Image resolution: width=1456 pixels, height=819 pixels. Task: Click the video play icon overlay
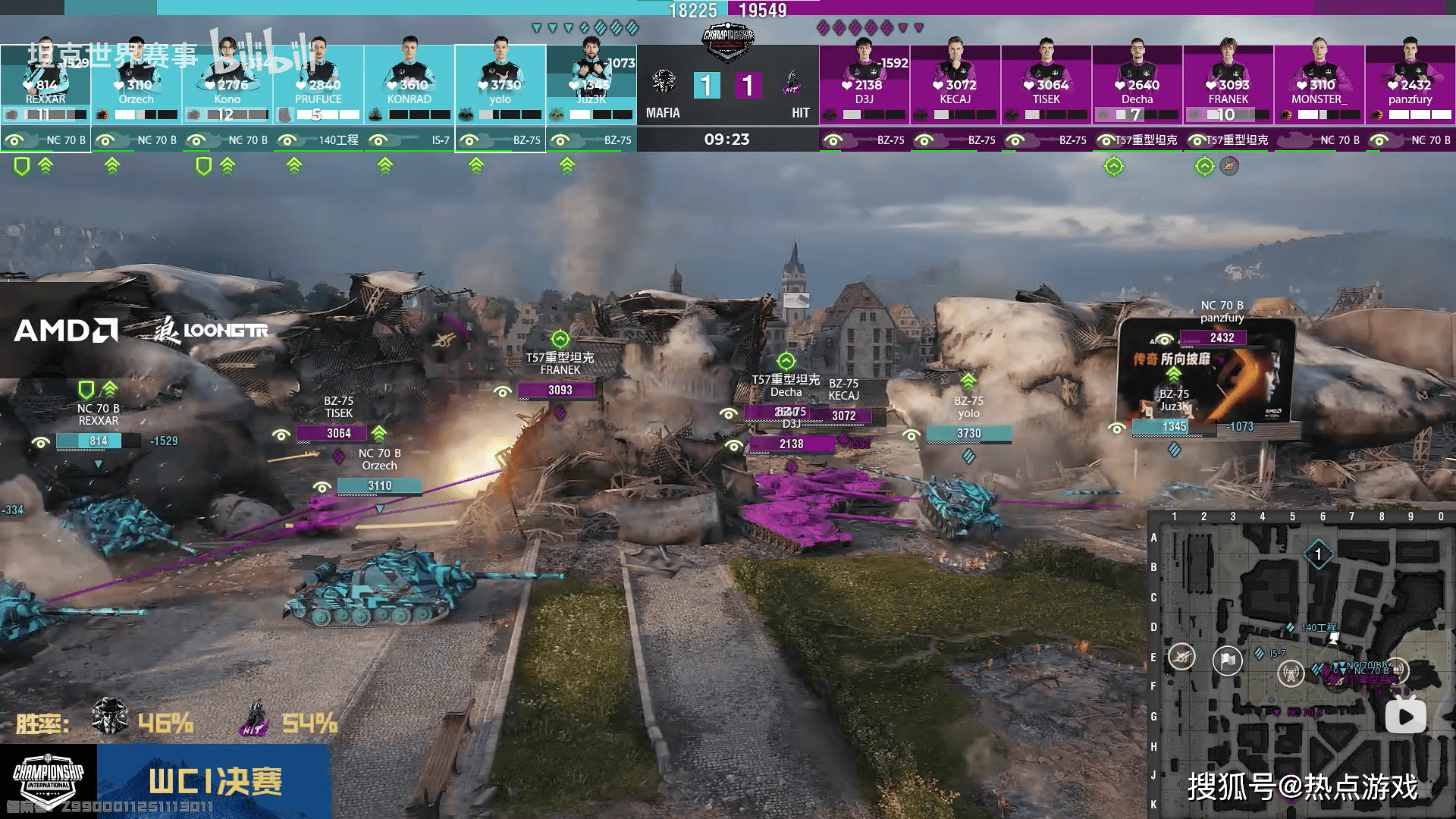point(1405,717)
